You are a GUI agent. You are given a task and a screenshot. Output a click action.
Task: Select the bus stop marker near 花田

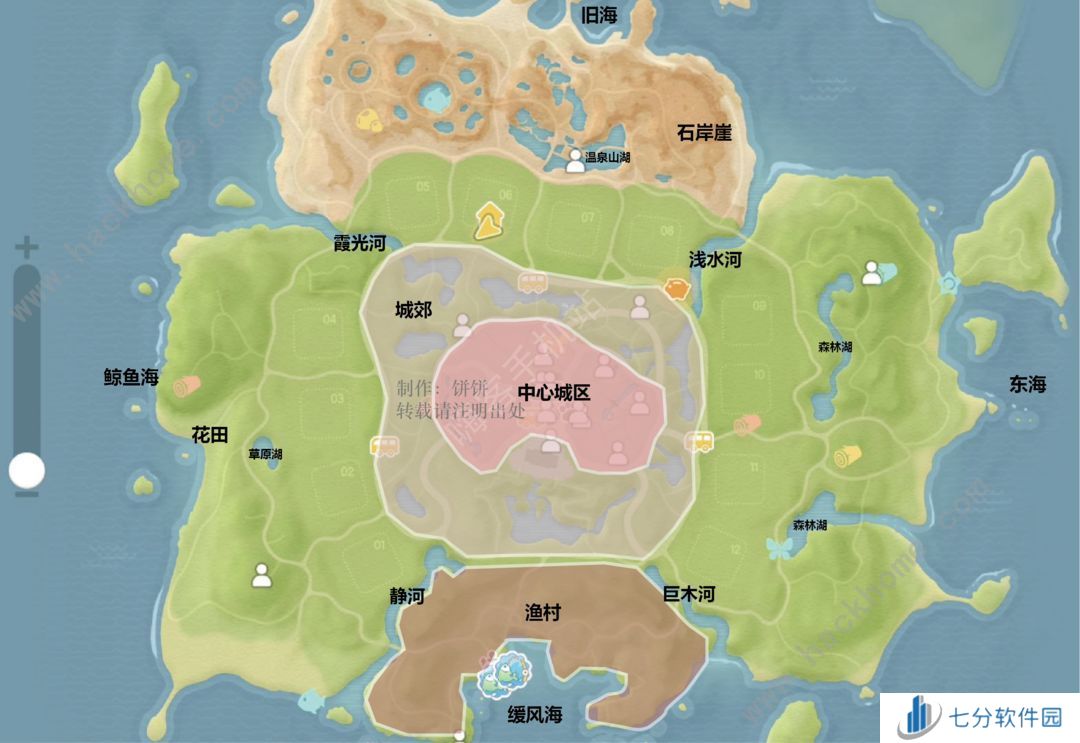pos(384,446)
